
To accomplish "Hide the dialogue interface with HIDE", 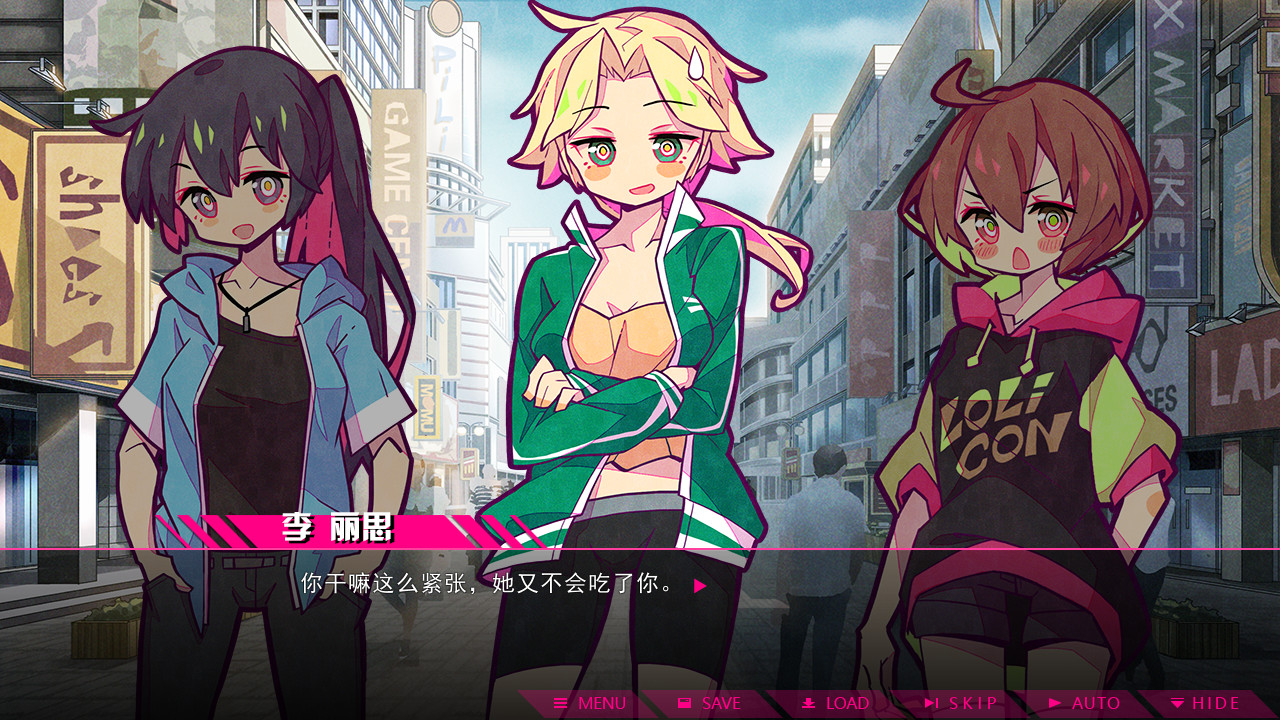I will pyautogui.click(x=1205, y=703).
